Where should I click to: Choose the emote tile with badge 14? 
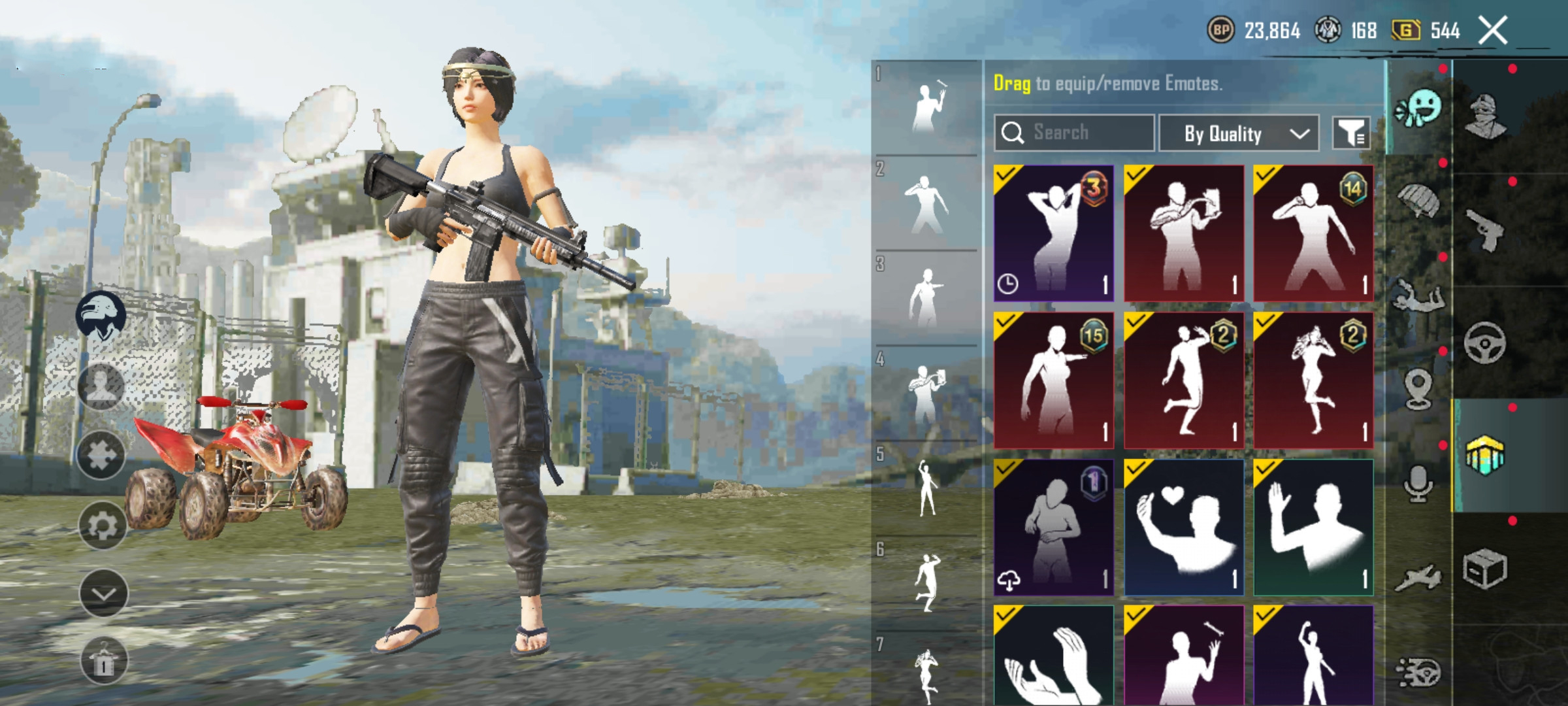1313,233
